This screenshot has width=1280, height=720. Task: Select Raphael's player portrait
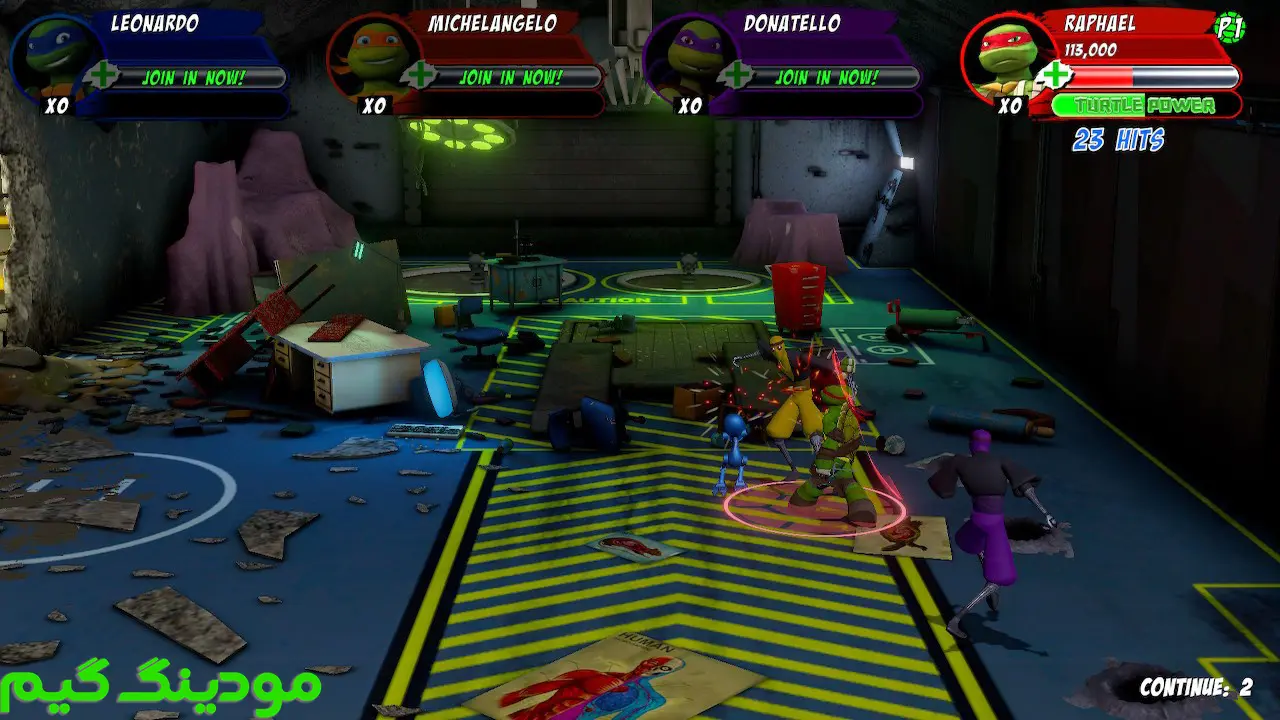pyautogui.click(x=1003, y=58)
